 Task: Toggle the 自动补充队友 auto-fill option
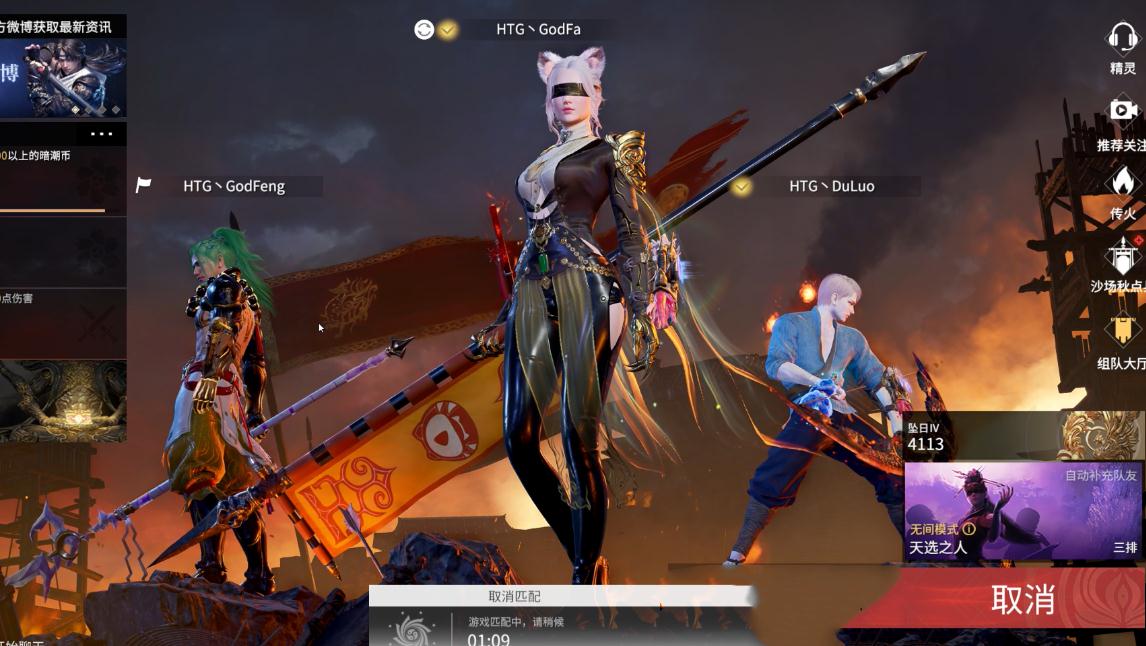(x=1100, y=475)
